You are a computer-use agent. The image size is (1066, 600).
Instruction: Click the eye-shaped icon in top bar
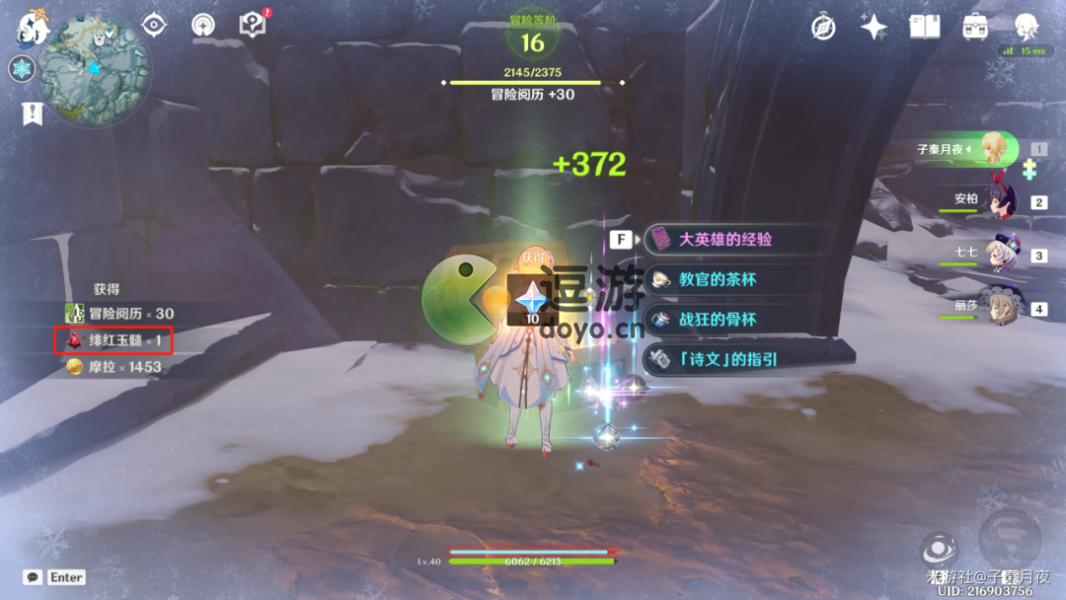click(154, 25)
